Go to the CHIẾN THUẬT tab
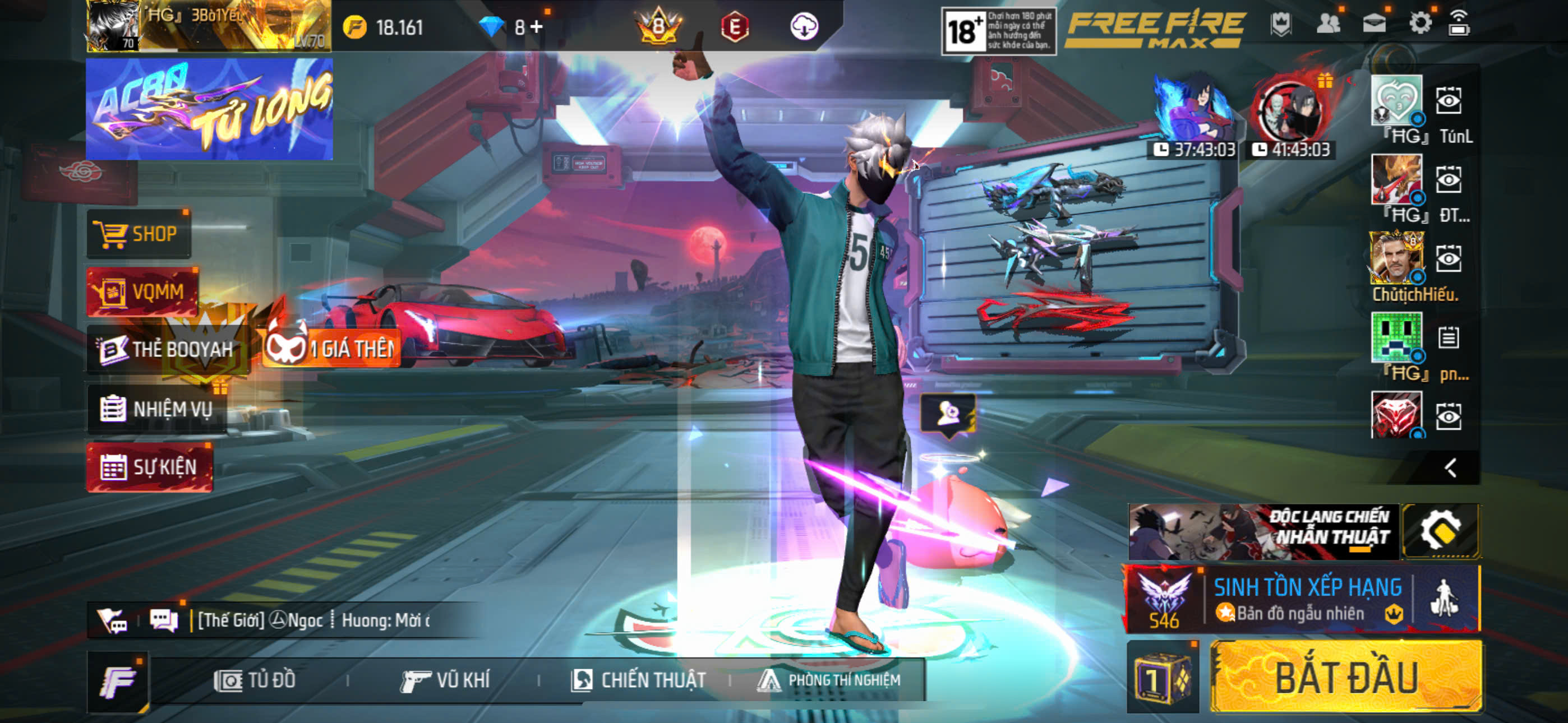The height and width of the screenshot is (723, 1568). tap(639, 680)
